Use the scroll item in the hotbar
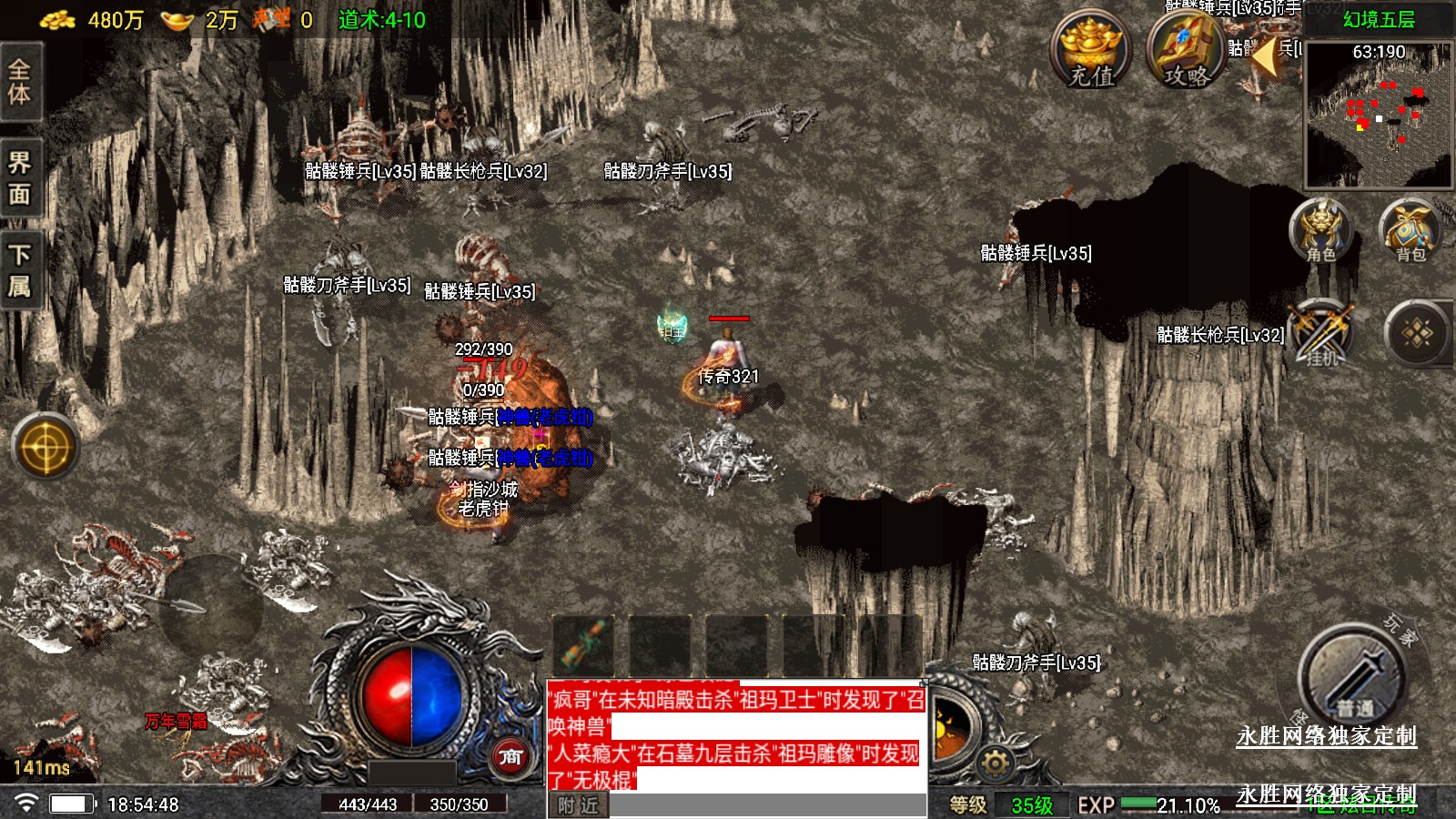Viewport: 1456px width, 819px height. 583,643
